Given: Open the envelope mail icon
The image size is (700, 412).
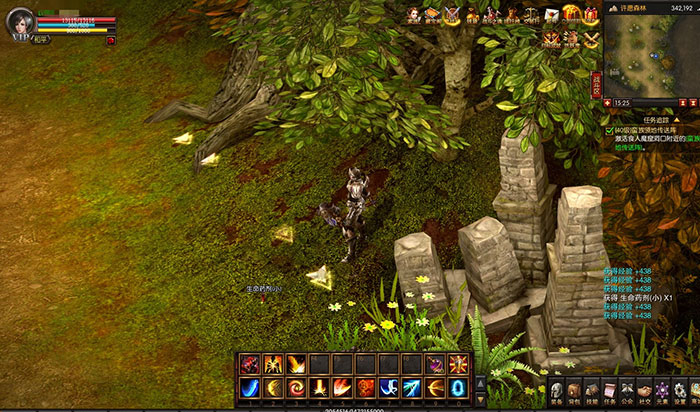Looking at the screenshot, I should 551,14.
